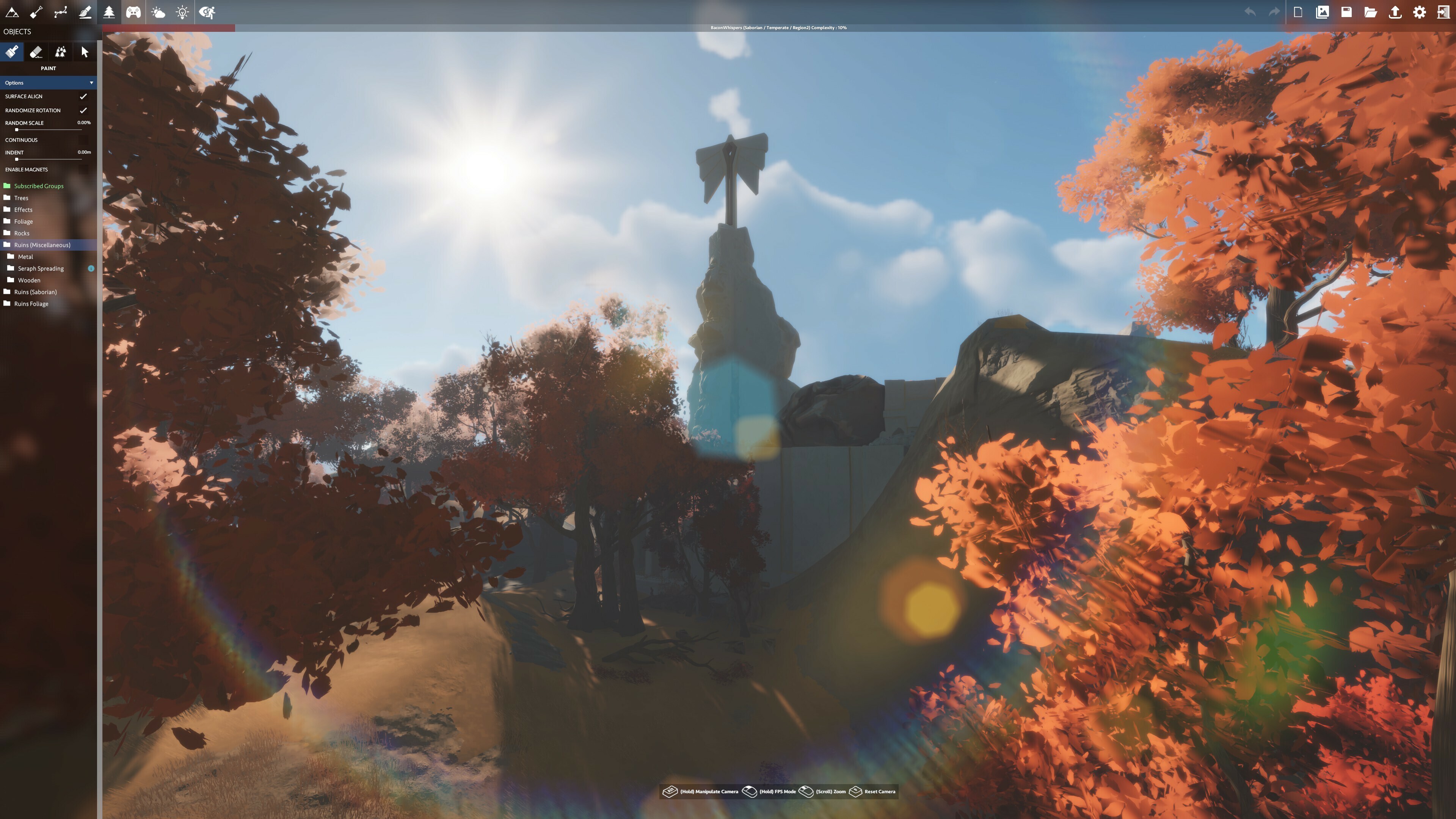Screen dimensions: 1456x819
Task: Select the terrain sculpting mountain tool
Action: (12, 11)
